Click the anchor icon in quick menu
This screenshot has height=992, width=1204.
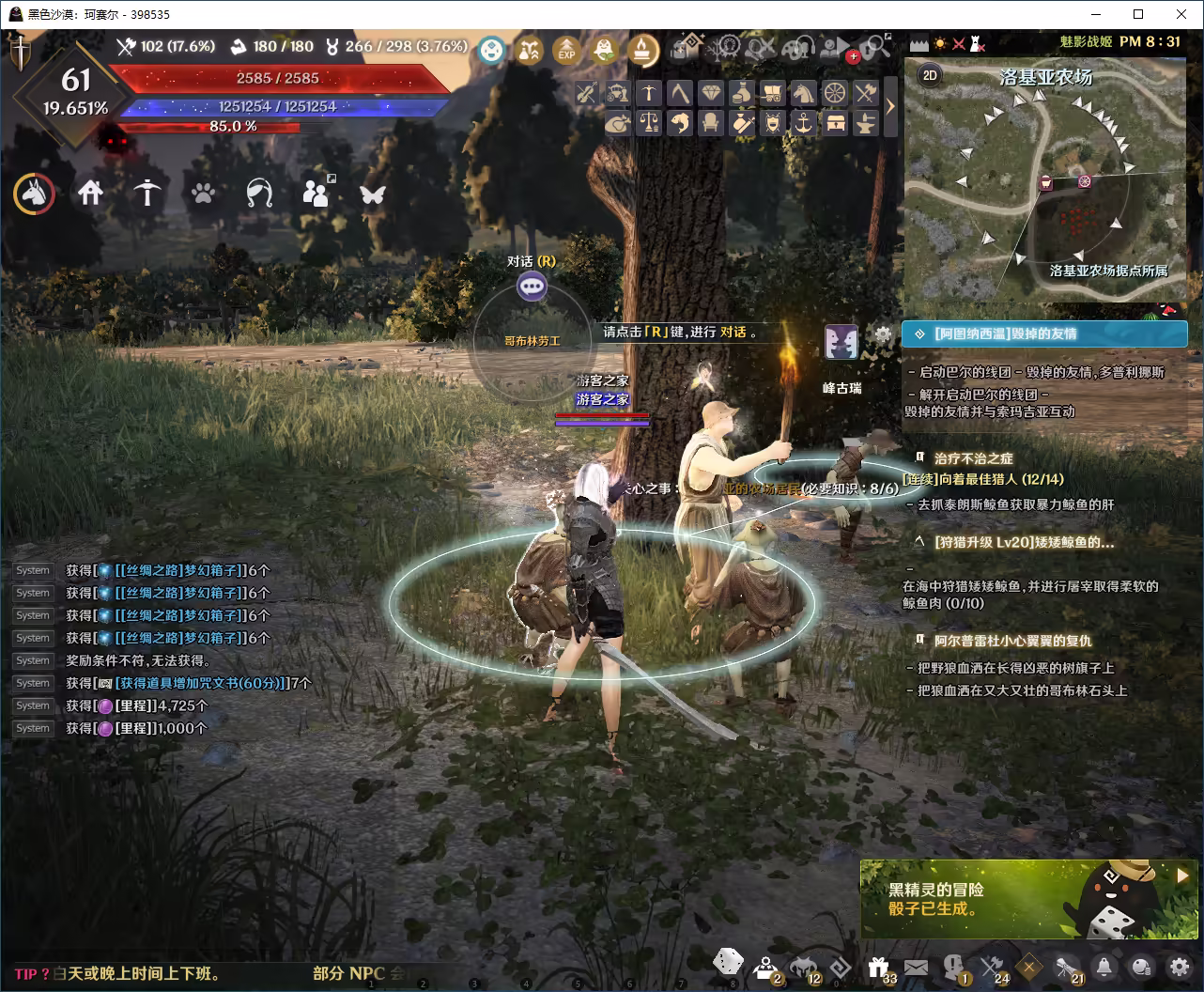(x=803, y=123)
